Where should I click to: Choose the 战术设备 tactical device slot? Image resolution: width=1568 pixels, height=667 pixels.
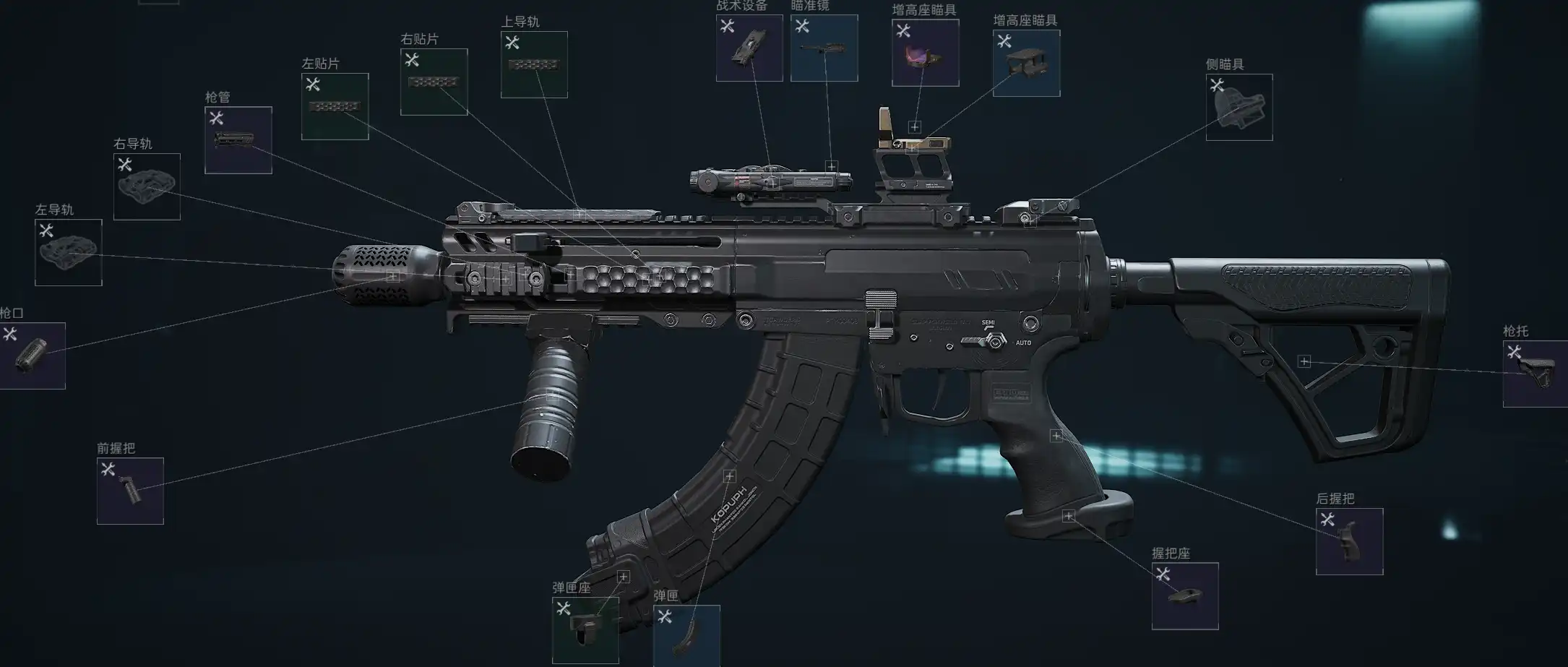(749, 48)
